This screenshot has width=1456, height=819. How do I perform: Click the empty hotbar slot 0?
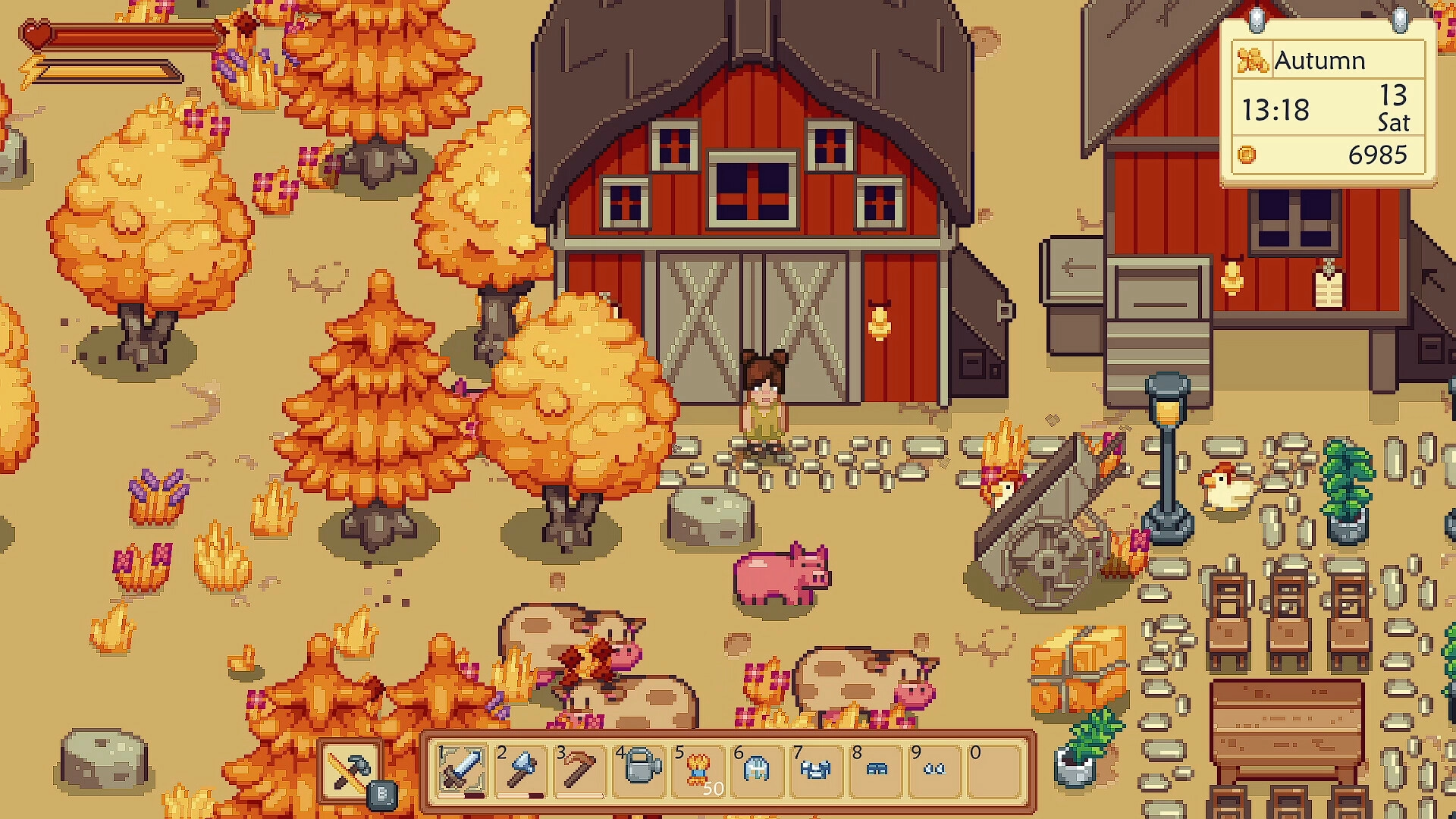tap(994, 770)
